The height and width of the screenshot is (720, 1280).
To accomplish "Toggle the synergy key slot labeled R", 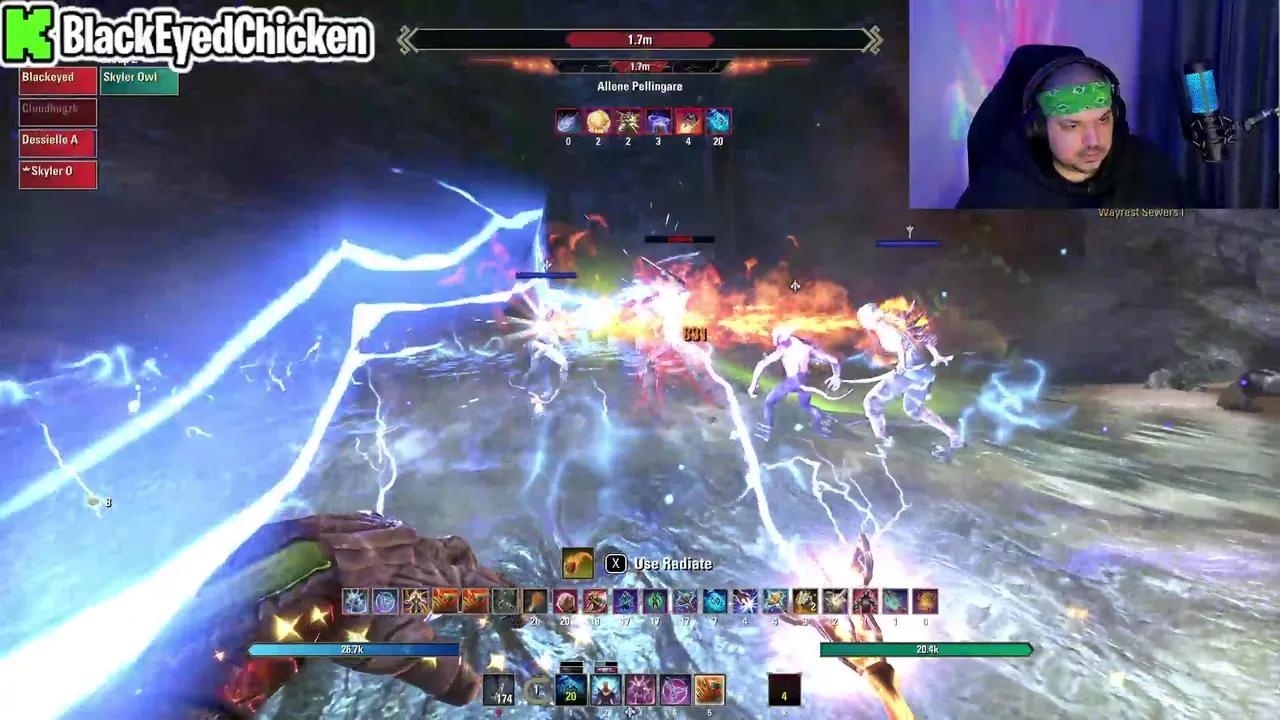I will pos(785,690).
